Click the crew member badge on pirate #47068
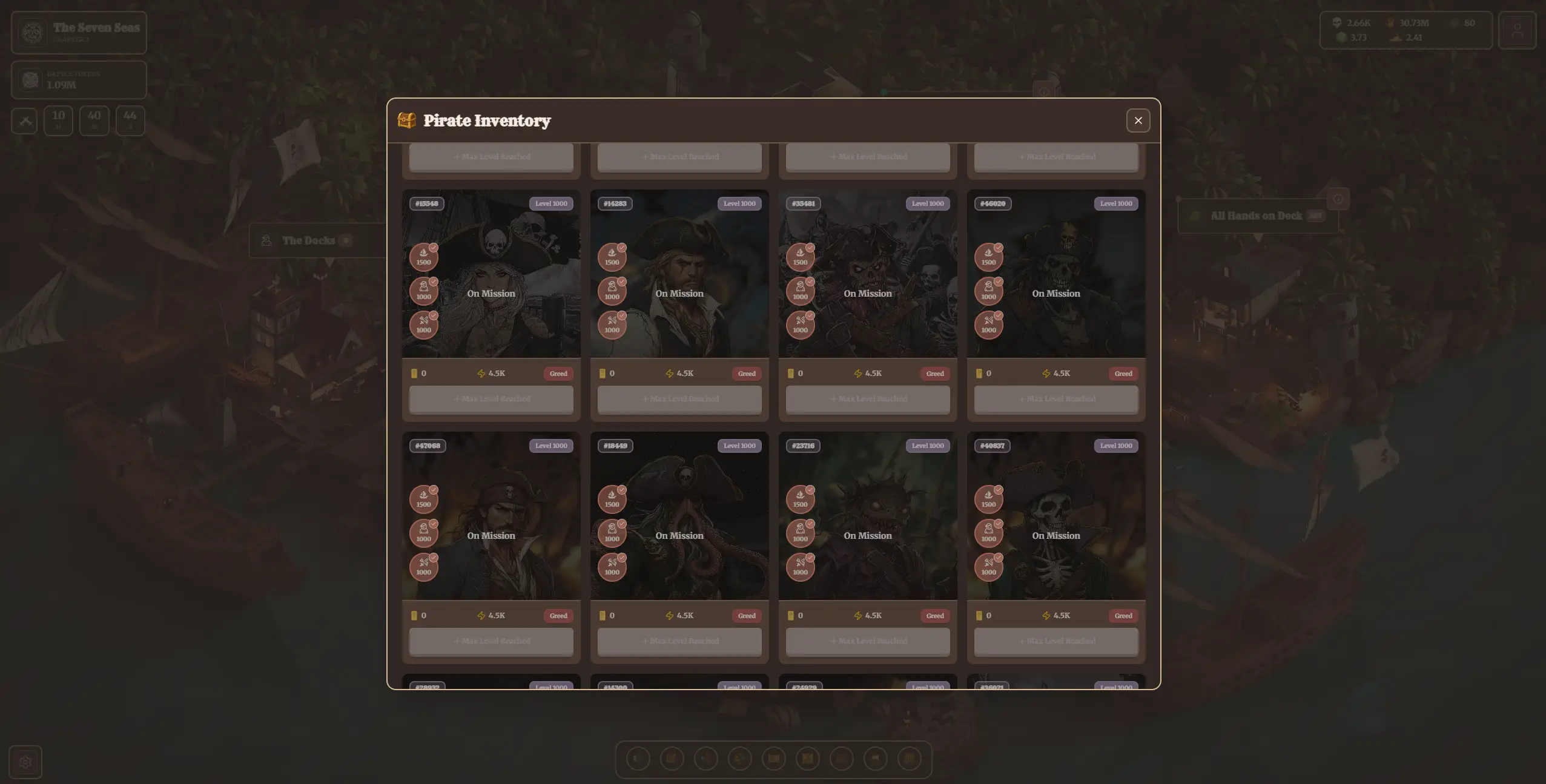 point(424,533)
